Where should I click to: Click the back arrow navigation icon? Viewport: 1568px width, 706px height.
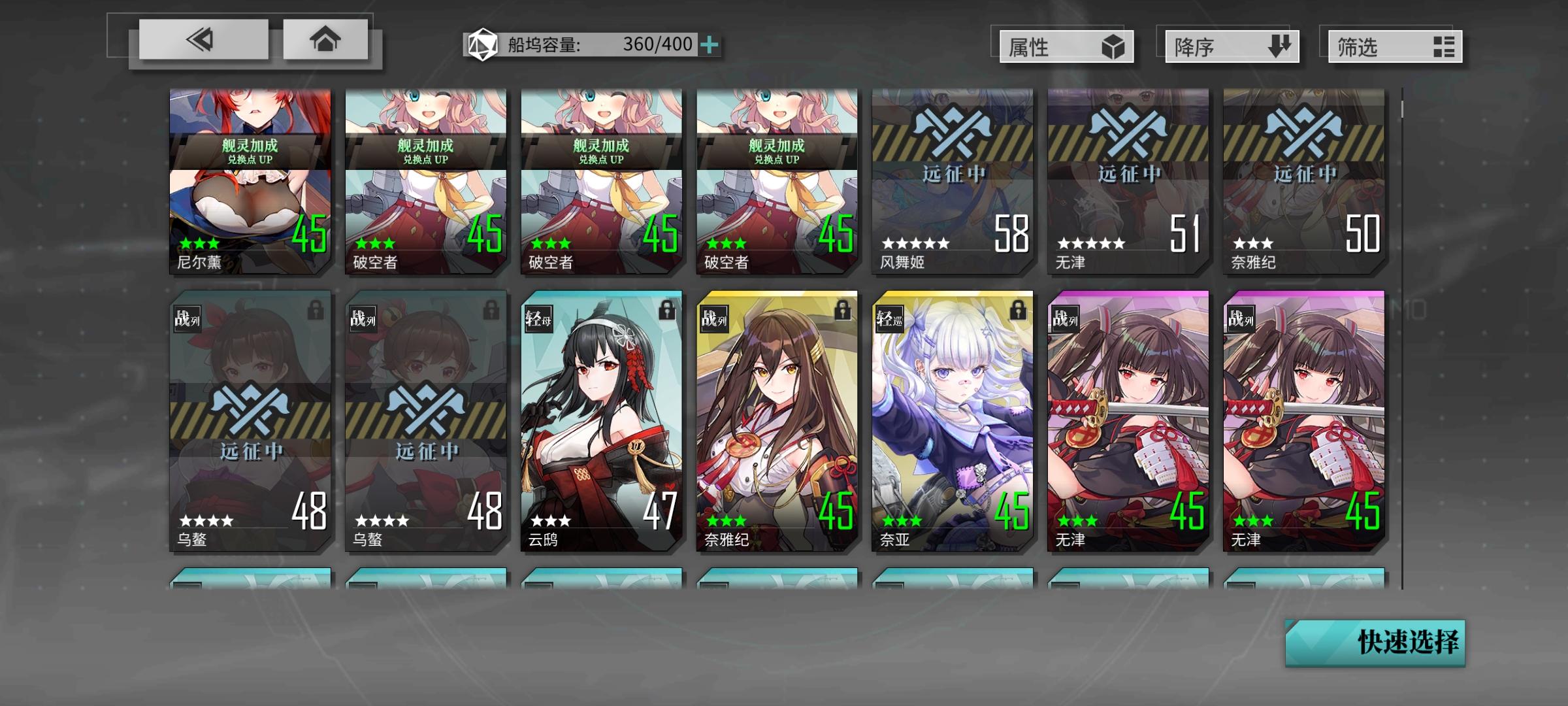point(203,41)
